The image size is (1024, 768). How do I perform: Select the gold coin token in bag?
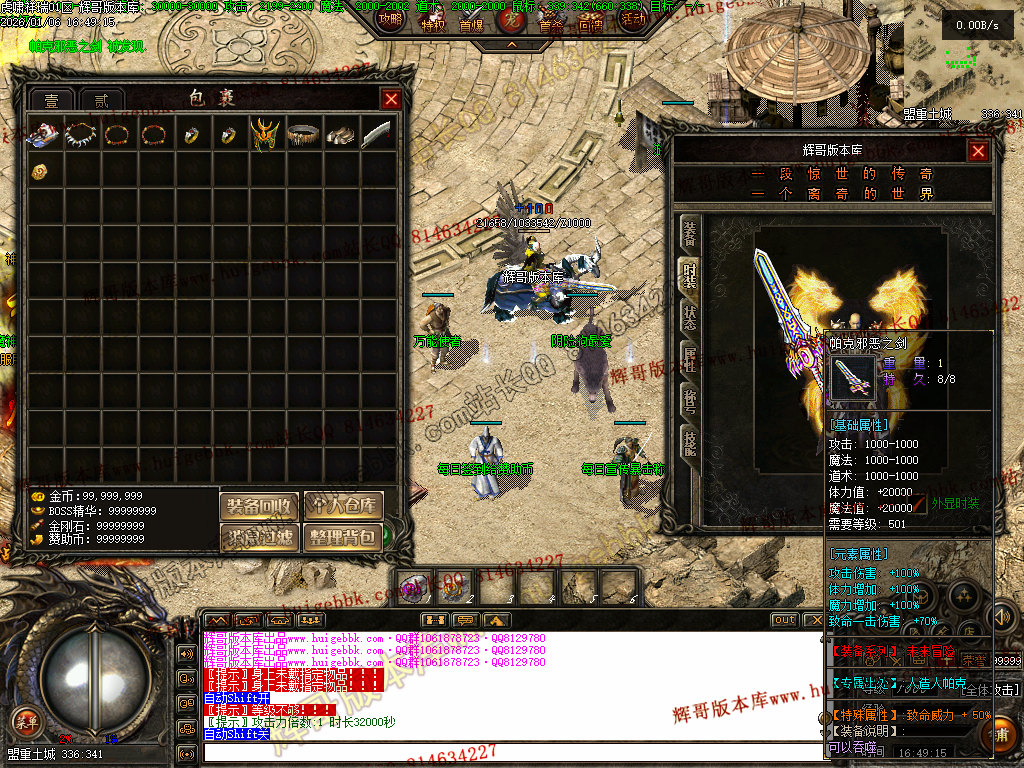41,171
